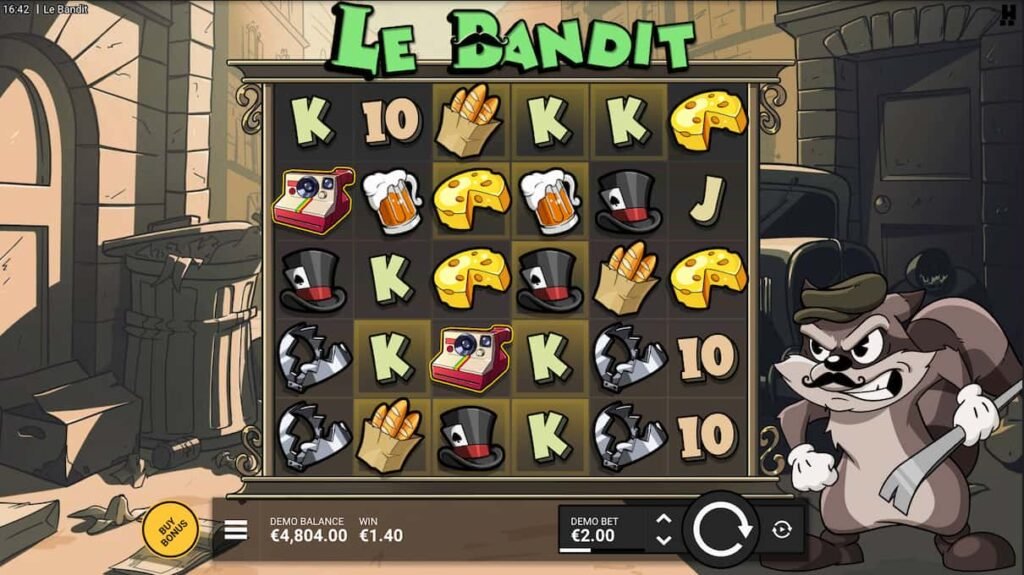Increase the demo bet with the up arrow
This screenshot has height=575, width=1024.
tap(662, 519)
